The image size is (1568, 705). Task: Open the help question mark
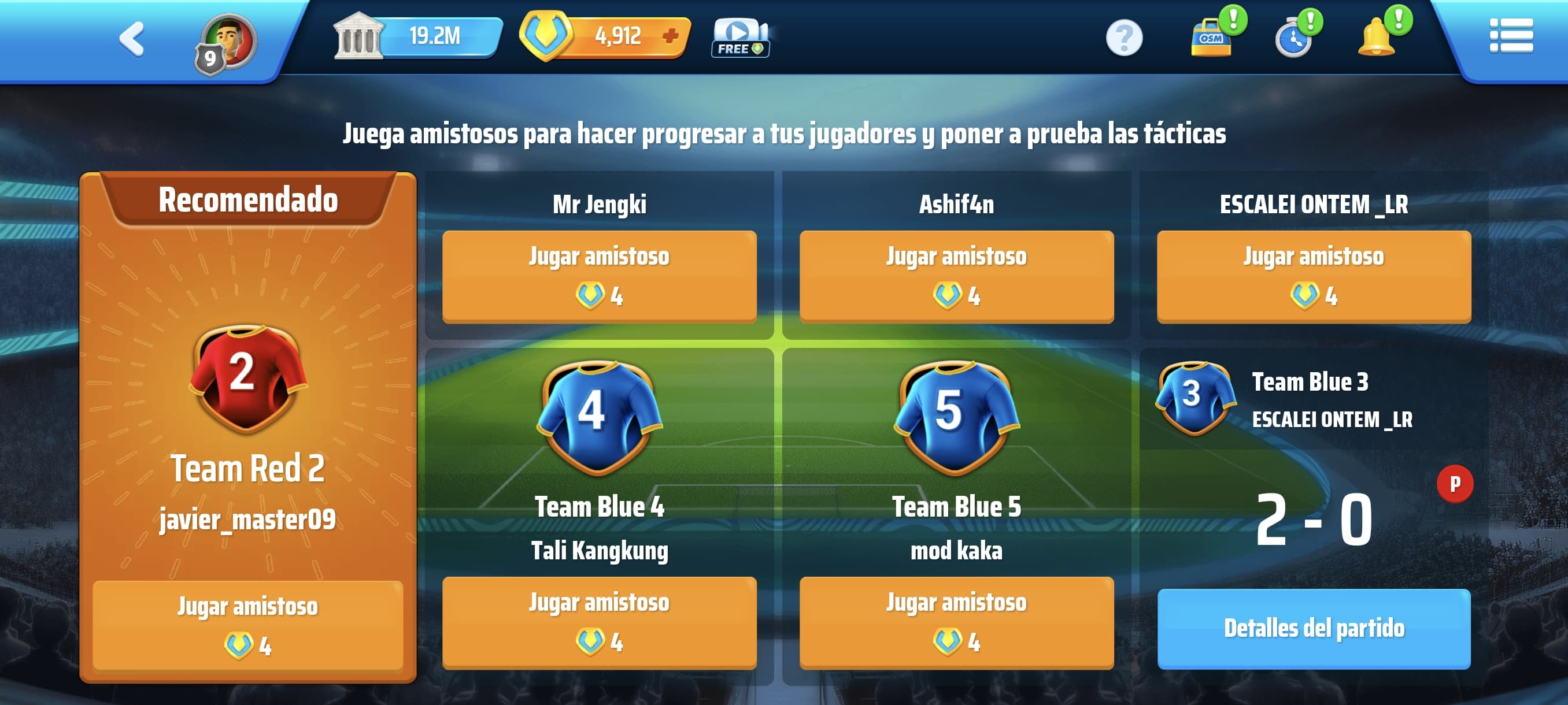[x=1123, y=38]
